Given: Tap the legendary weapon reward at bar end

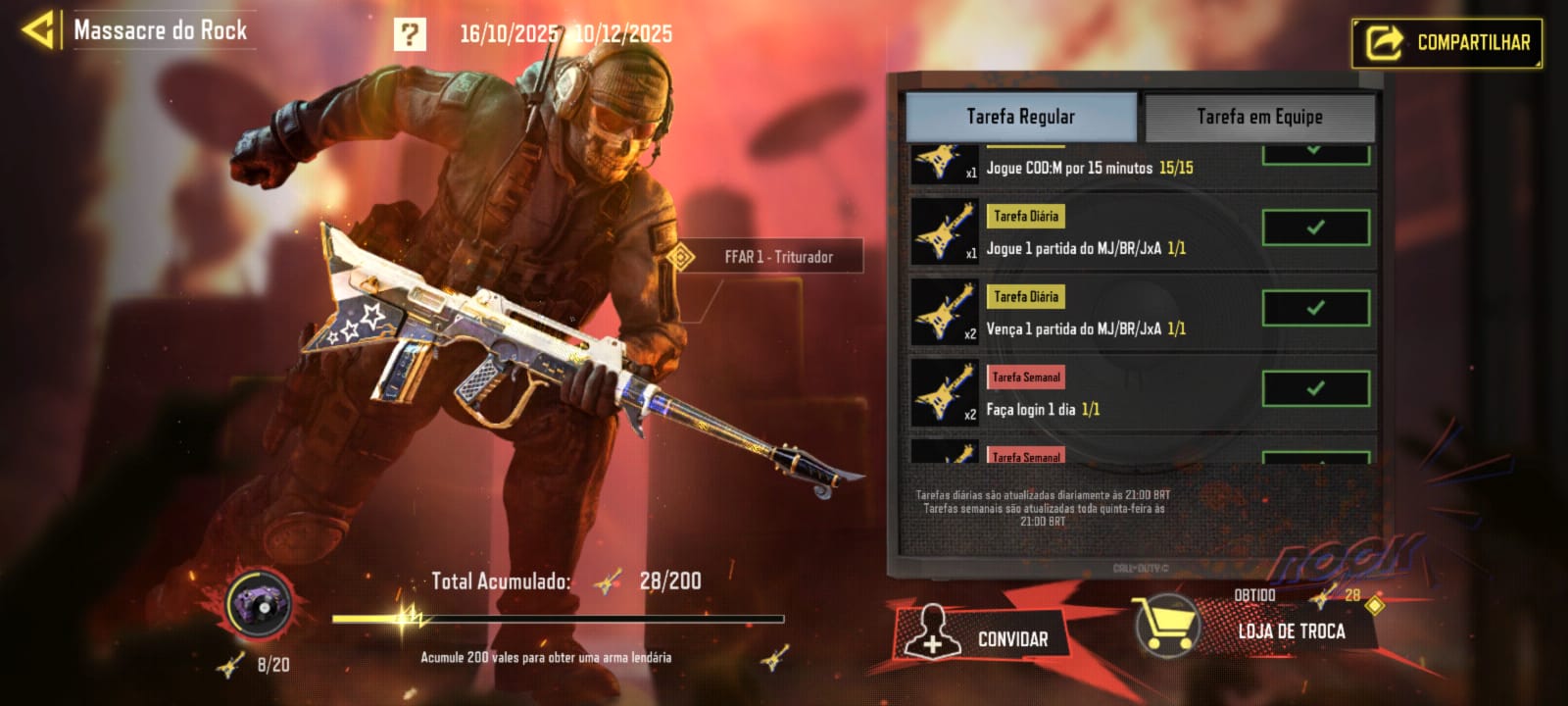Looking at the screenshot, I should [775, 657].
